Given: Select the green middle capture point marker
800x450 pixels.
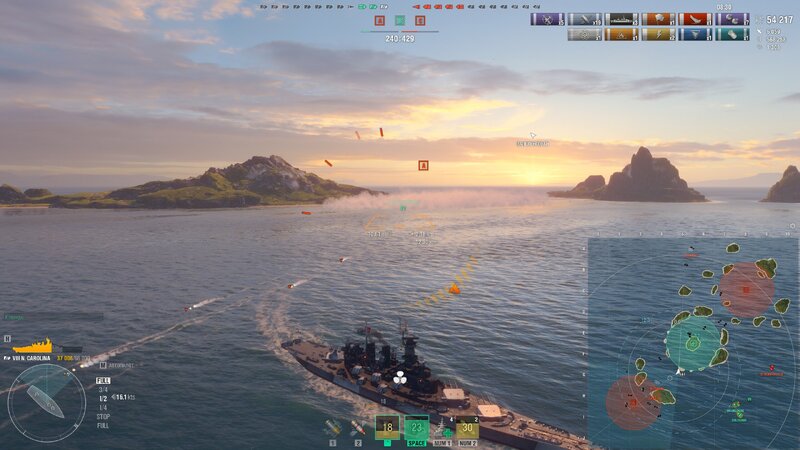Looking at the screenshot, I should coord(400,20).
